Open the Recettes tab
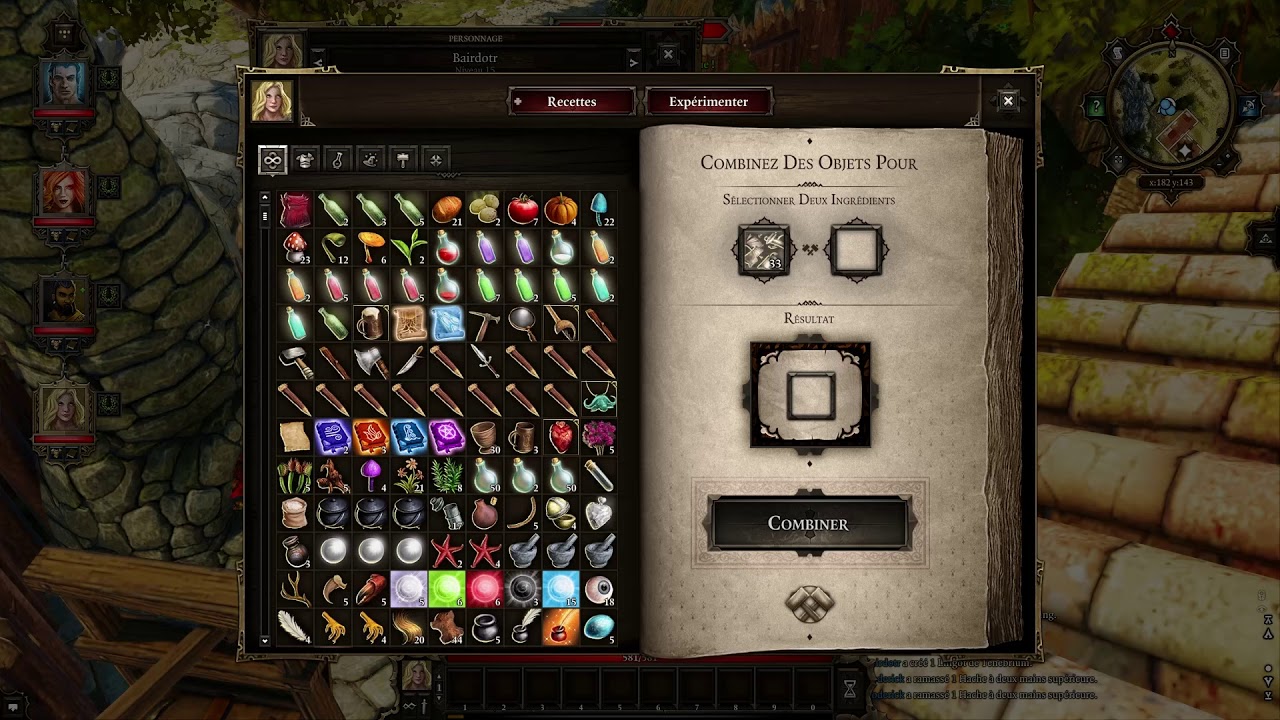 pyautogui.click(x=571, y=102)
